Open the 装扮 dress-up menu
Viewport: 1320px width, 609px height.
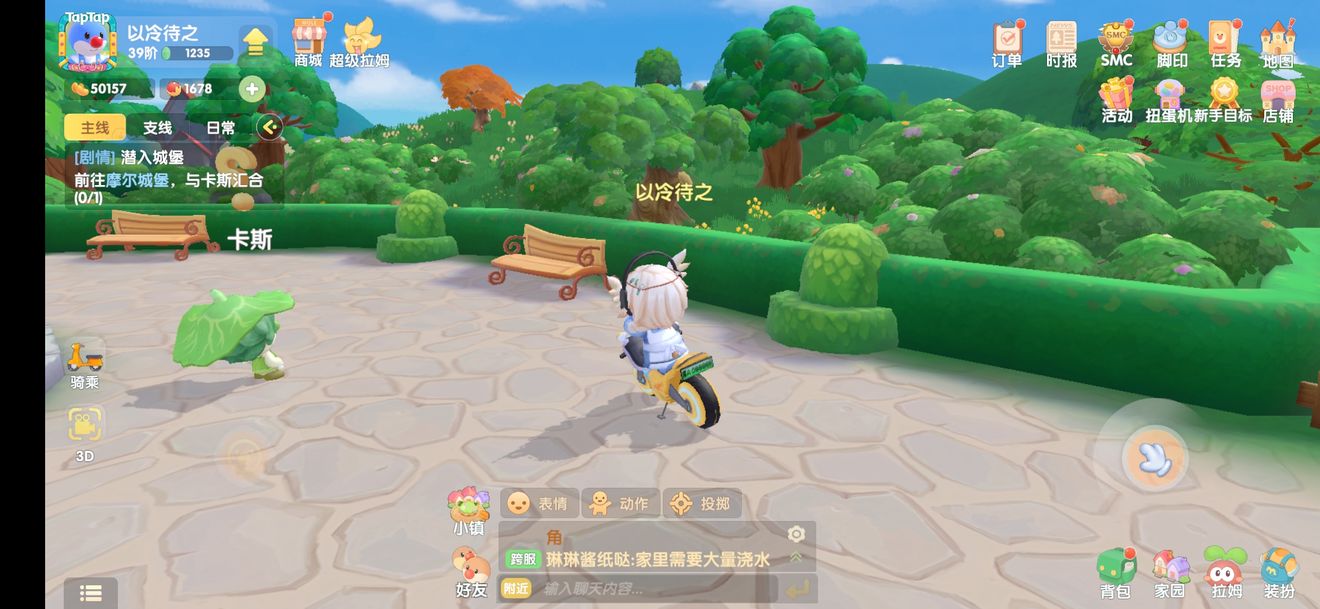(1279, 573)
